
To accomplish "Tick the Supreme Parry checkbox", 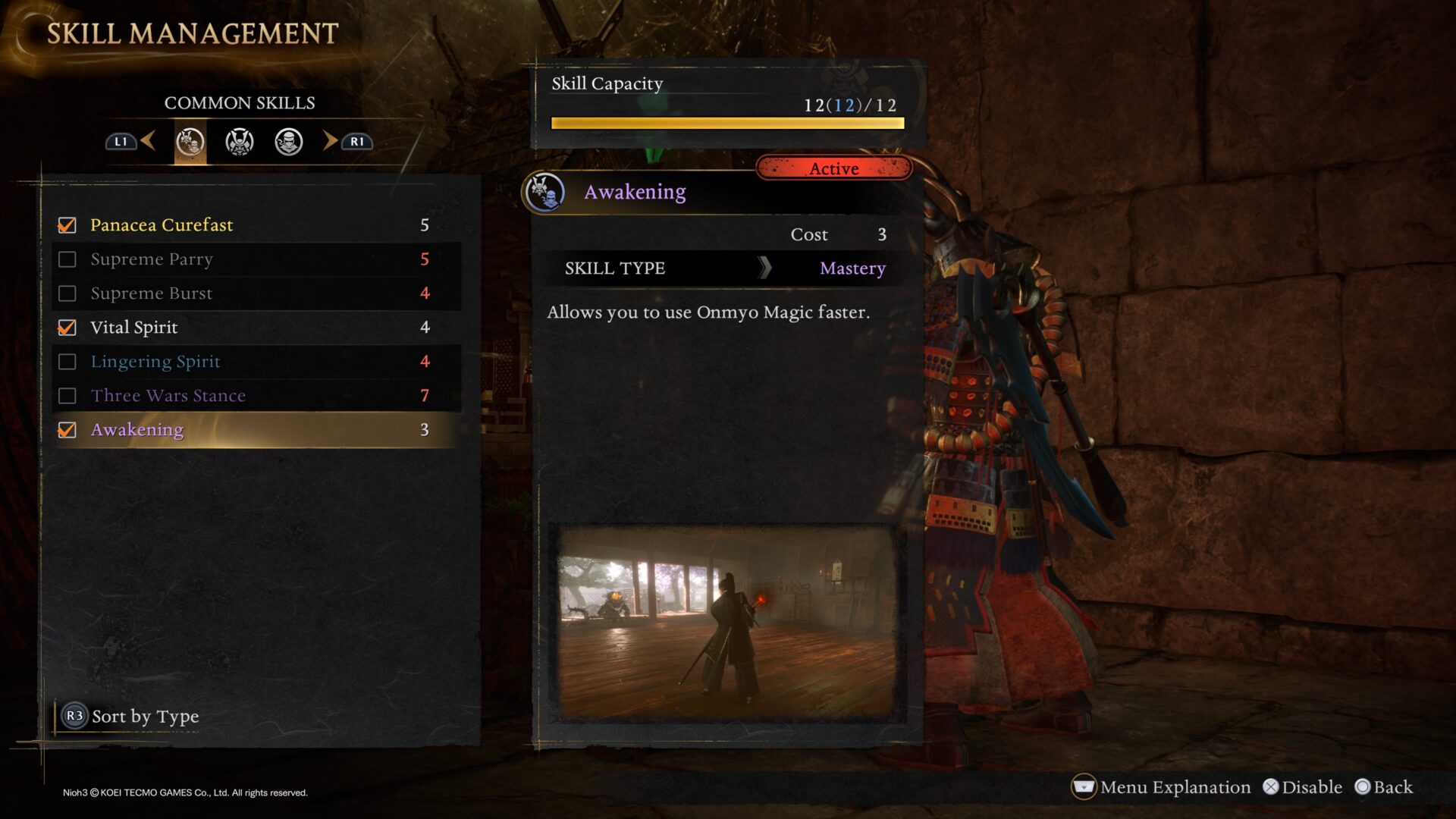I will tap(67, 259).
